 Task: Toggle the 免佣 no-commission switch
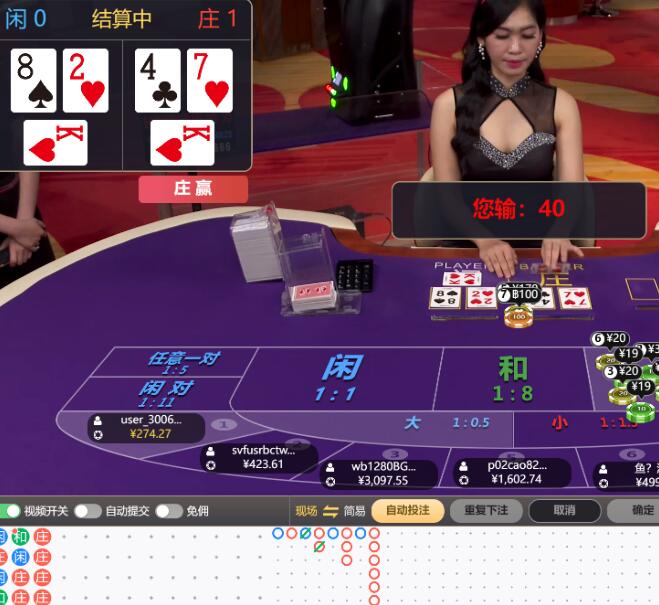click(x=167, y=510)
